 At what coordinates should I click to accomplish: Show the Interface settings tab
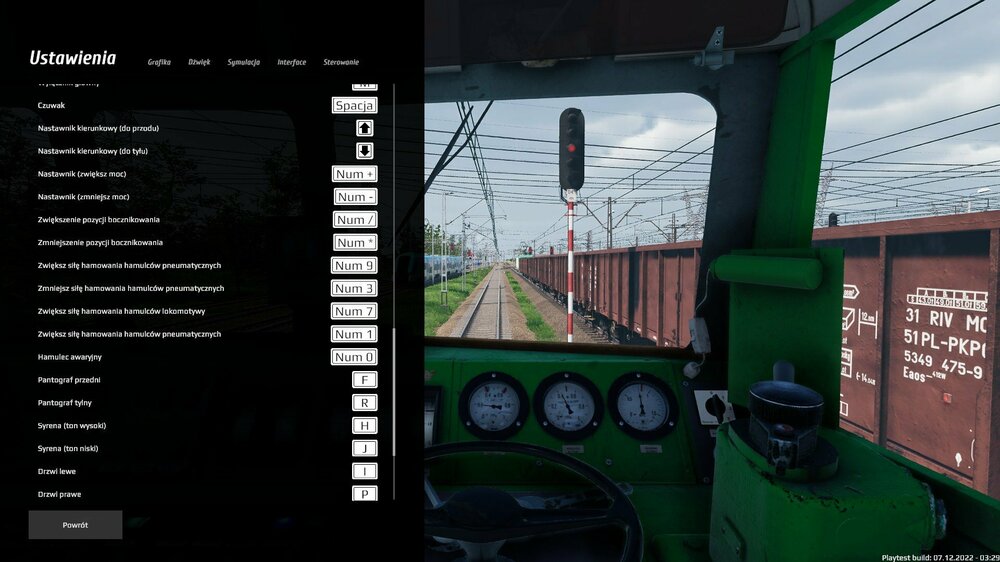click(x=292, y=62)
